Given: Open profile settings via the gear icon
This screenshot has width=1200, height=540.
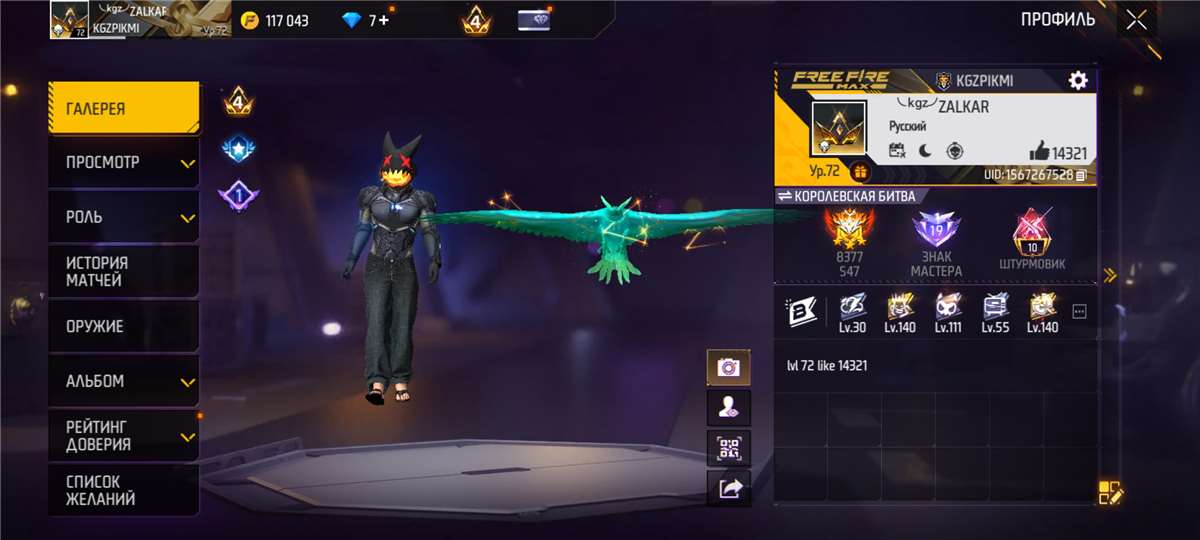Looking at the screenshot, I should [x=1078, y=81].
